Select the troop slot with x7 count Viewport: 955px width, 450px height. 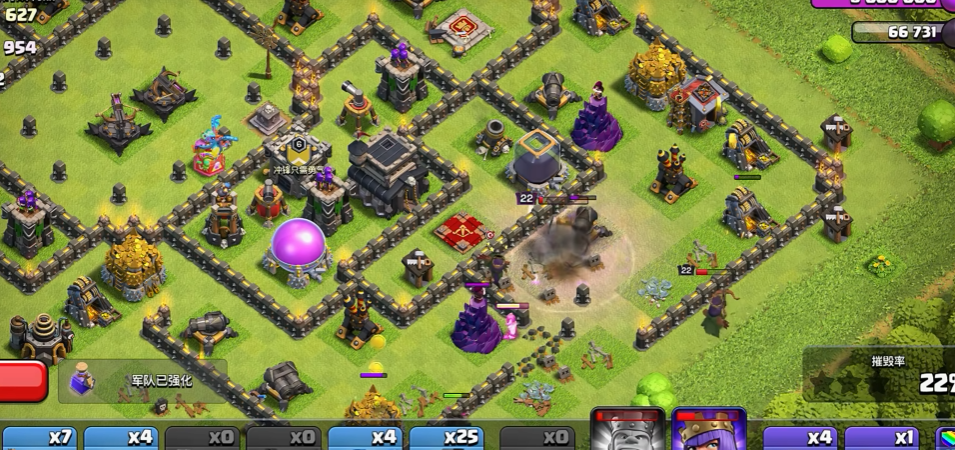click(x=38, y=438)
